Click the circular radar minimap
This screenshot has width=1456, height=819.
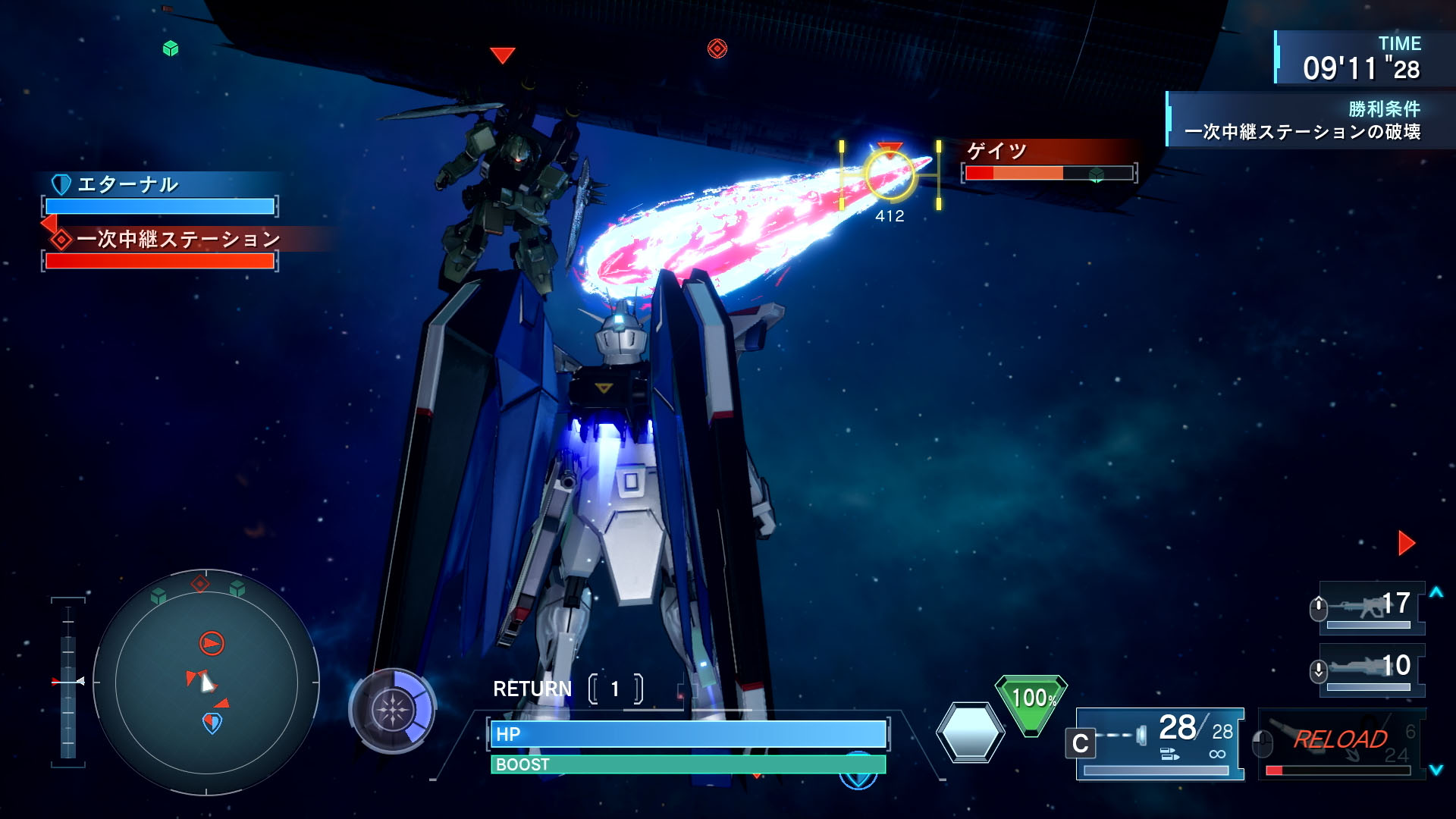pyautogui.click(x=206, y=682)
